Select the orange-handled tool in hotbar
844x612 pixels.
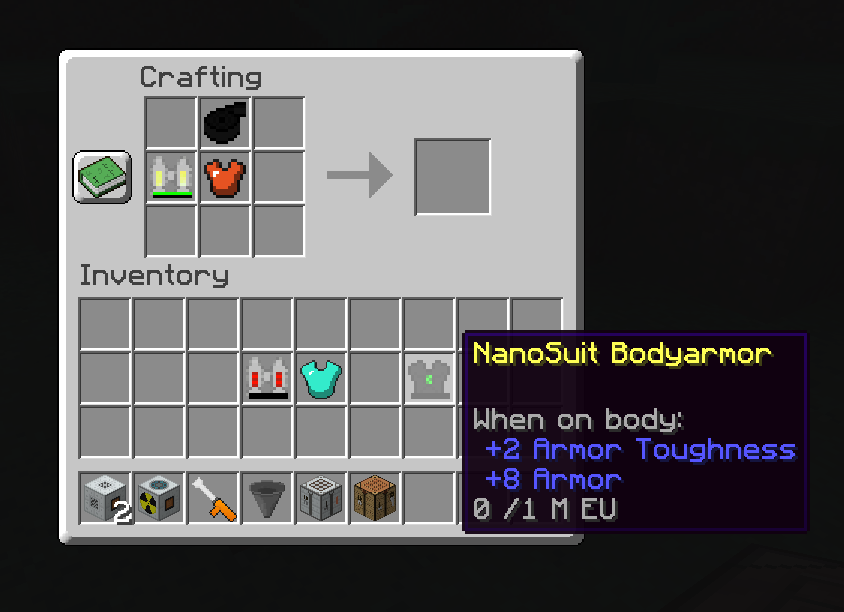214,497
